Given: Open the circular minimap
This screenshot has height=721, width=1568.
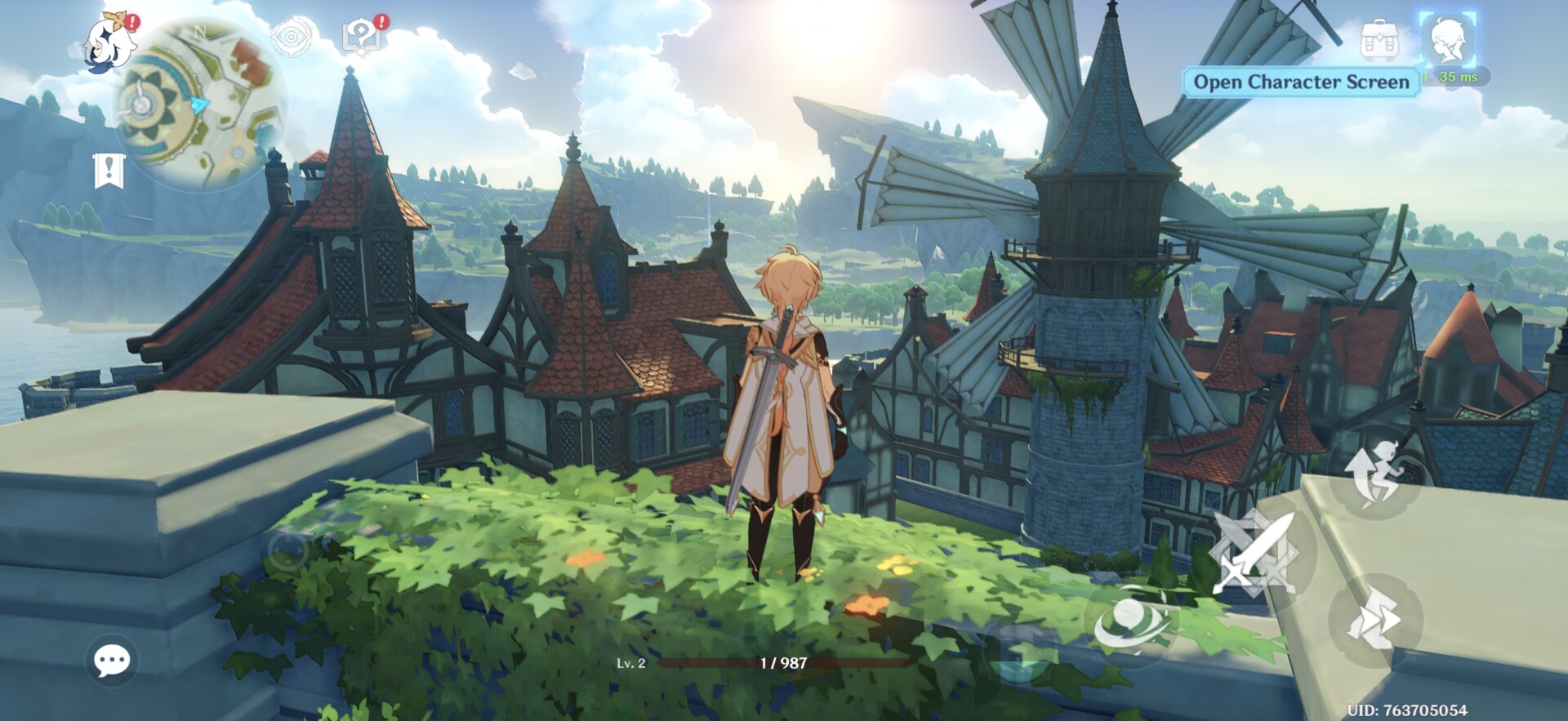Looking at the screenshot, I should [x=198, y=104].
